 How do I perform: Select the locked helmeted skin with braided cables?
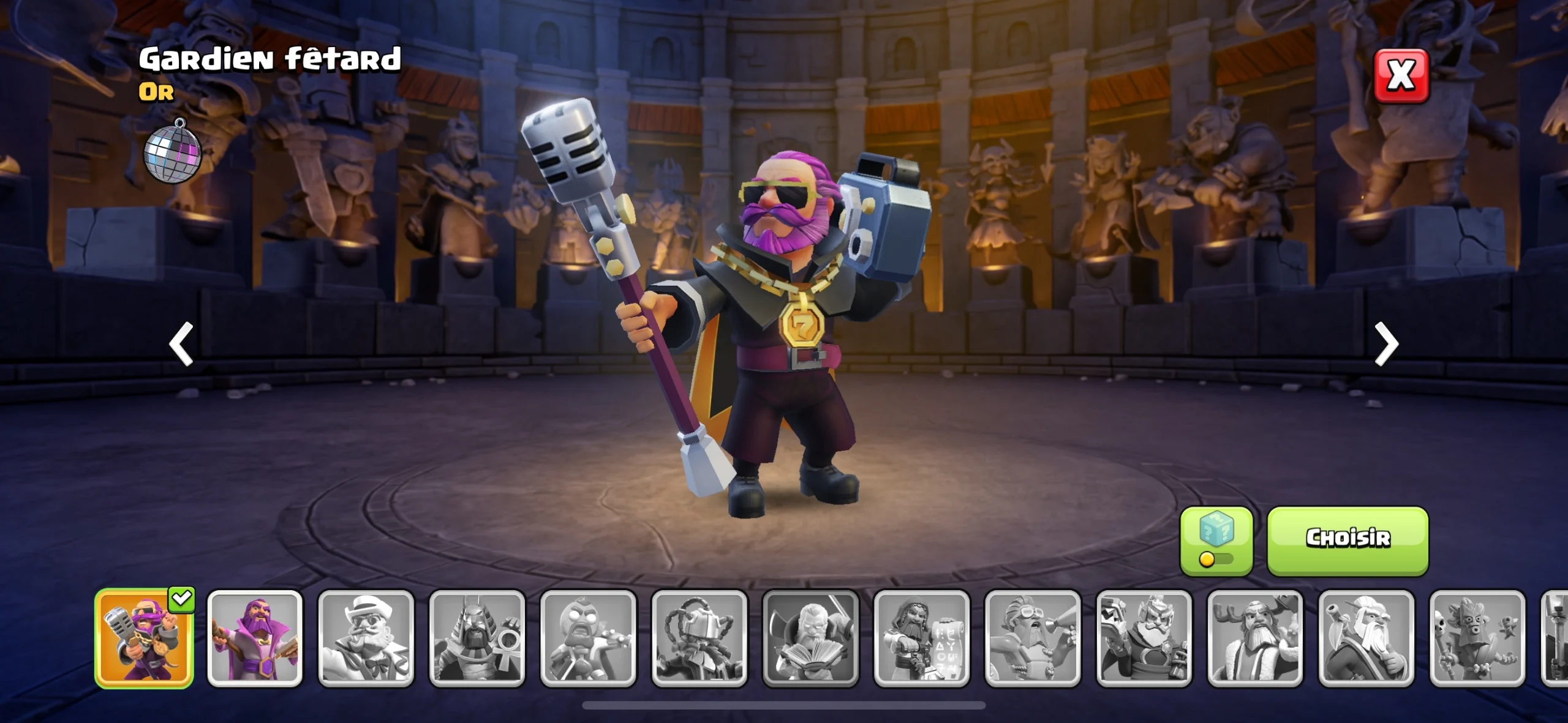(699, 639)
